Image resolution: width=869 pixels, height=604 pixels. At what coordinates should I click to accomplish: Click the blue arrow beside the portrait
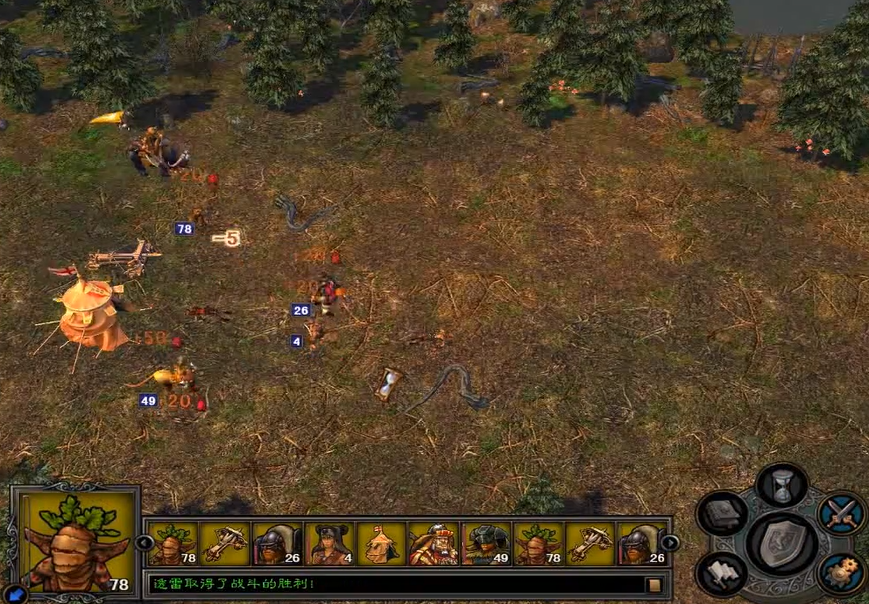tap(17, 594)
